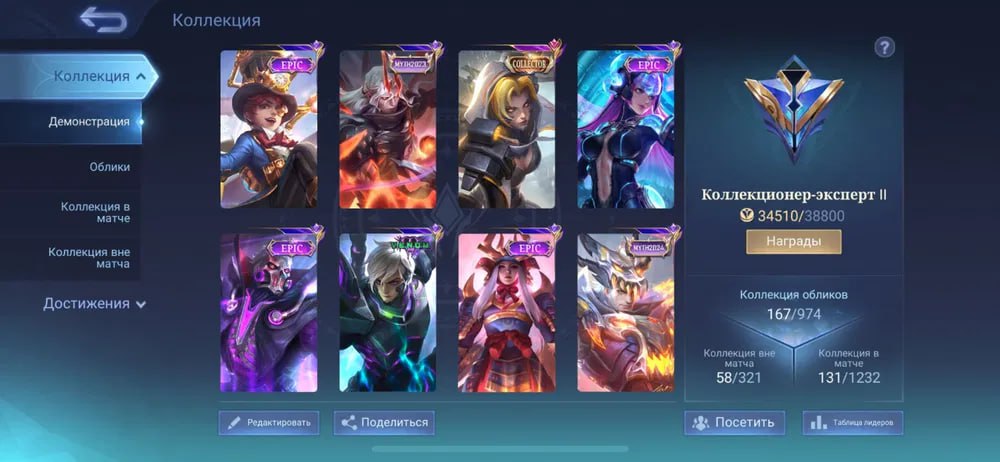Choose the VENOM white-haired hero skin card
This screenshot has width=1000, height=462.
pyautogui.click(x=388, y=313)
